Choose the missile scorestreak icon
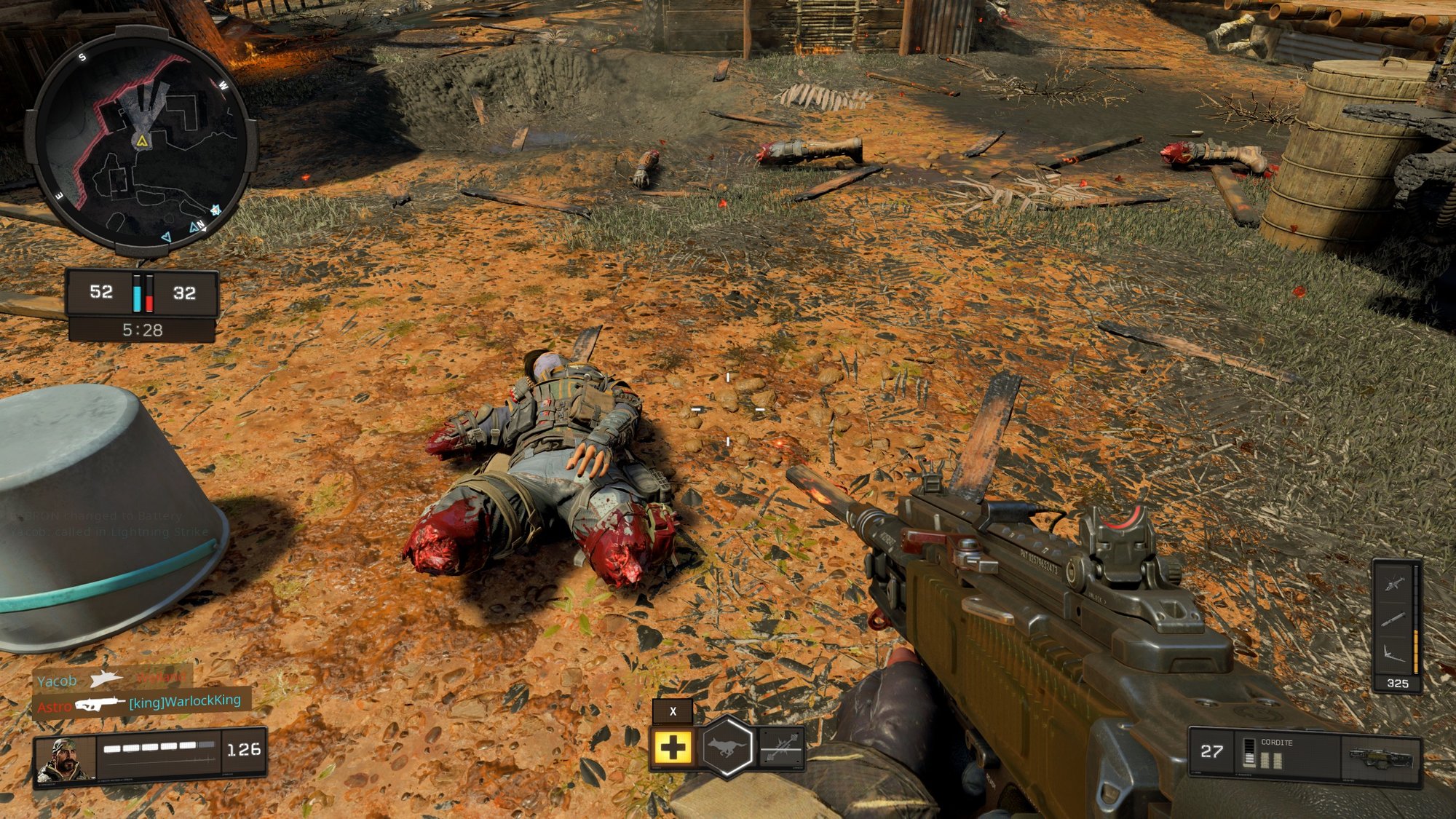This screenshot has width=1456, height=819. click(1394, 619)
